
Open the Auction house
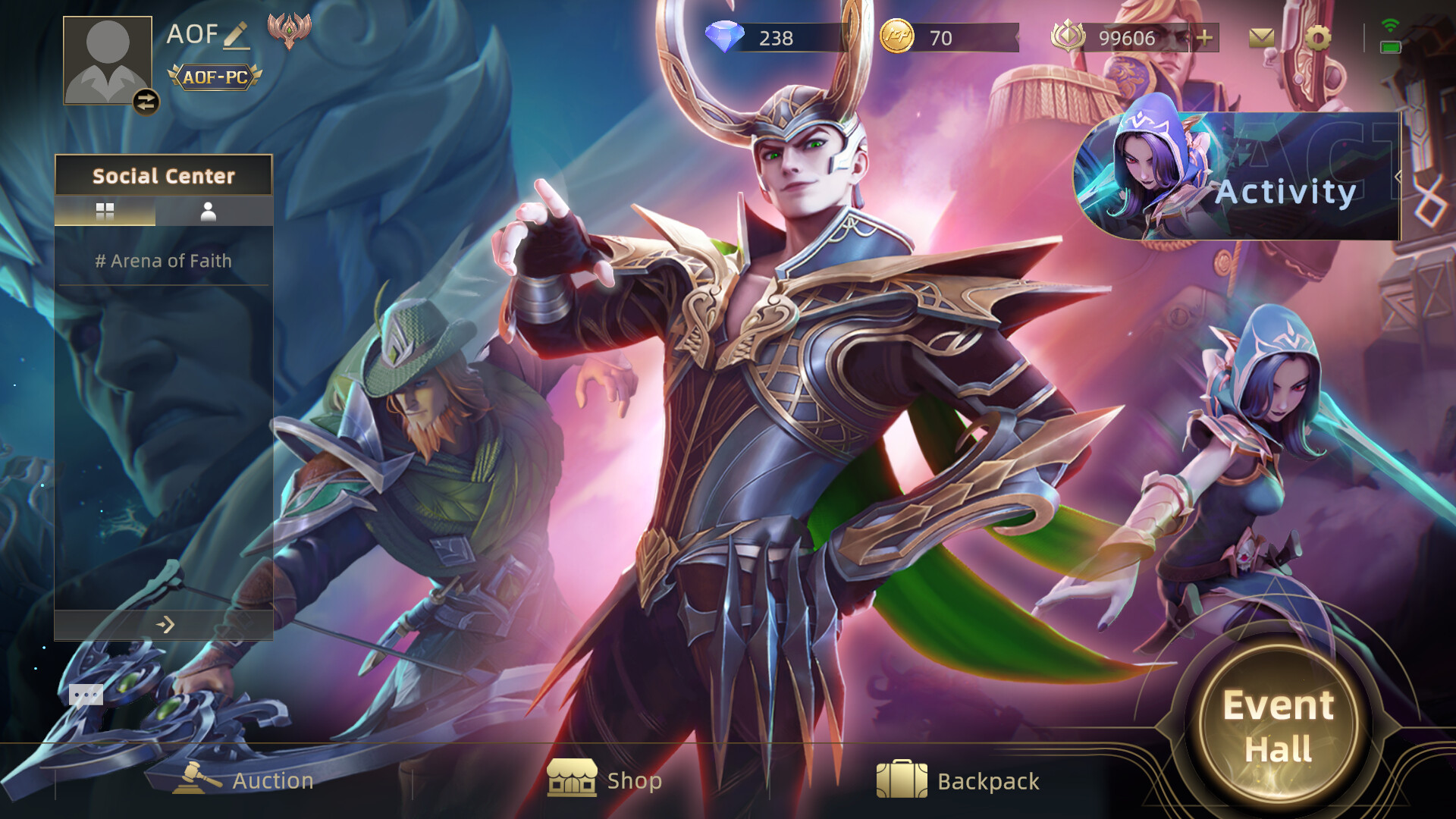[x=243, y=780]
